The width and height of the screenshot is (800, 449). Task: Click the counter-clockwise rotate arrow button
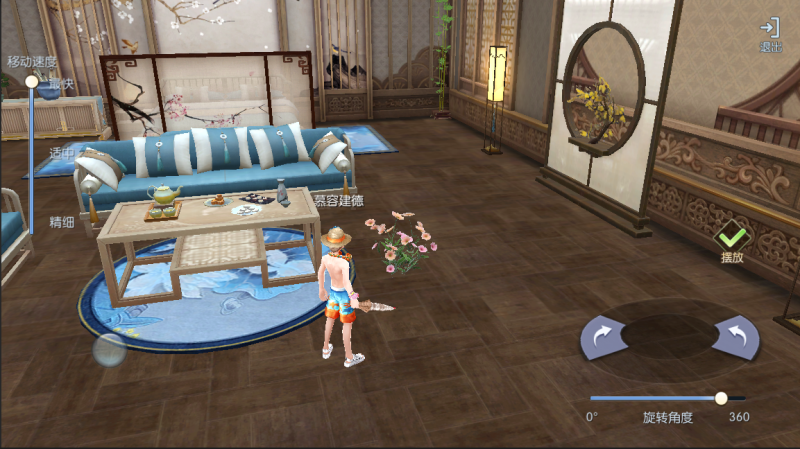pos(735,337)
